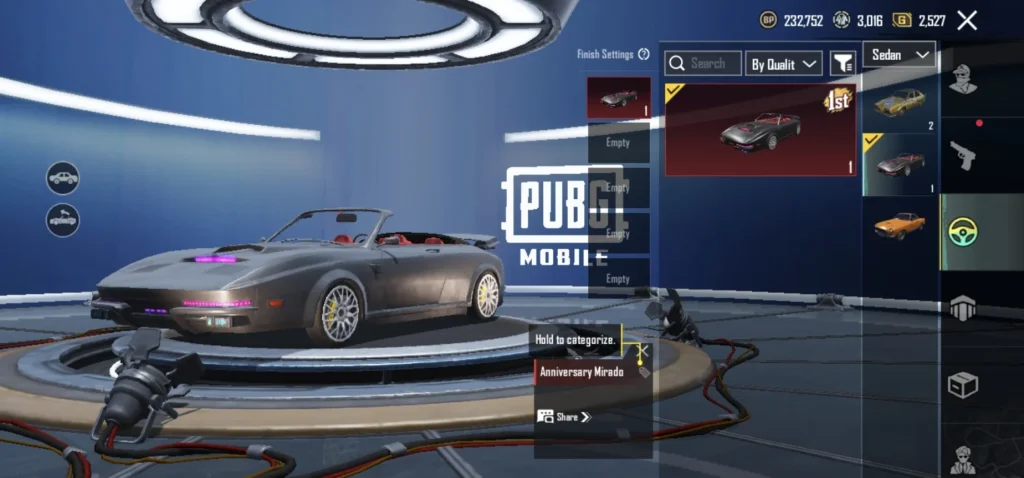
Task: Open the crate box category
Action: 962,384
